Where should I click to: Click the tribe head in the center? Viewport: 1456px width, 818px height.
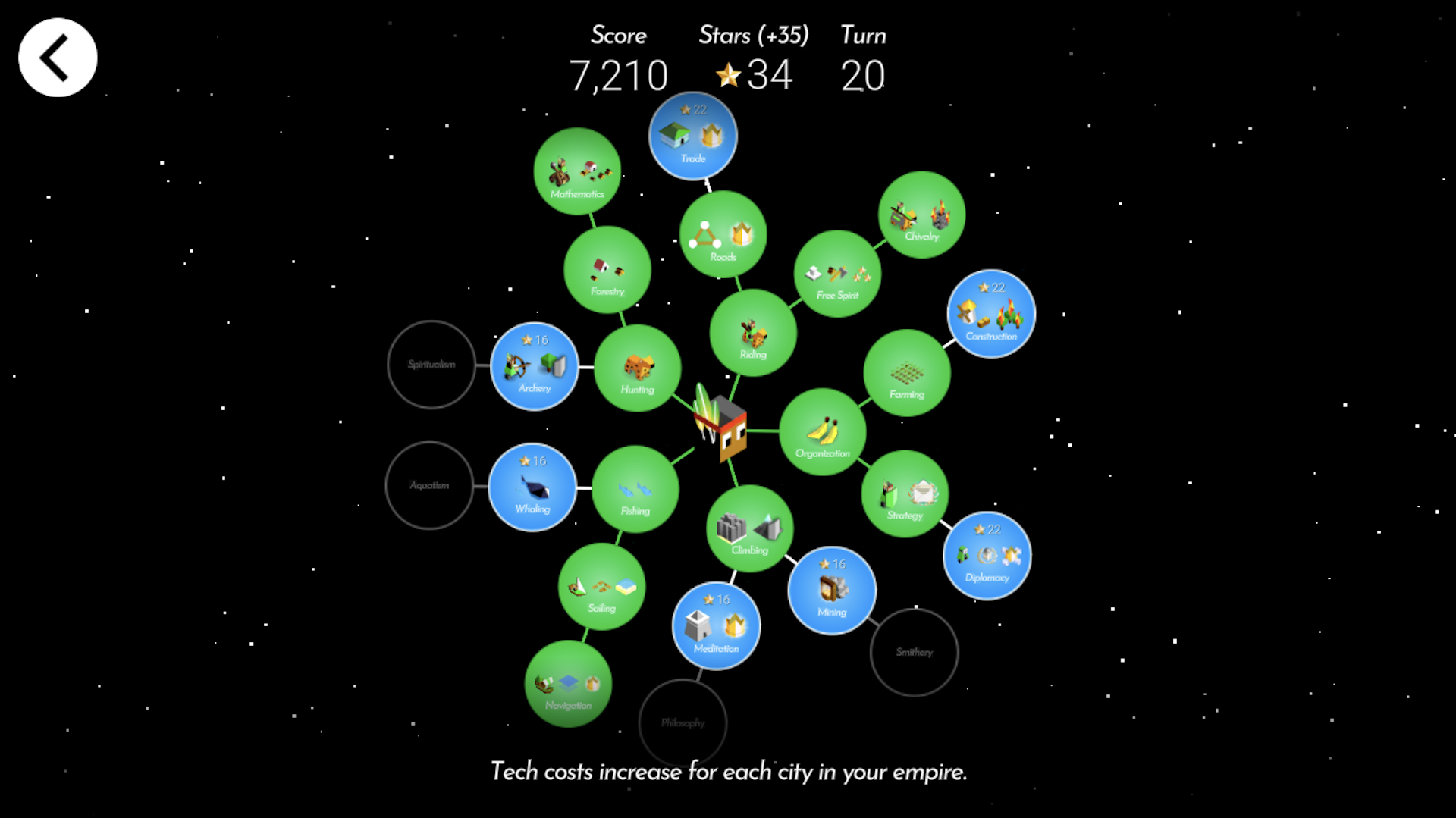[x=720, y=428]
